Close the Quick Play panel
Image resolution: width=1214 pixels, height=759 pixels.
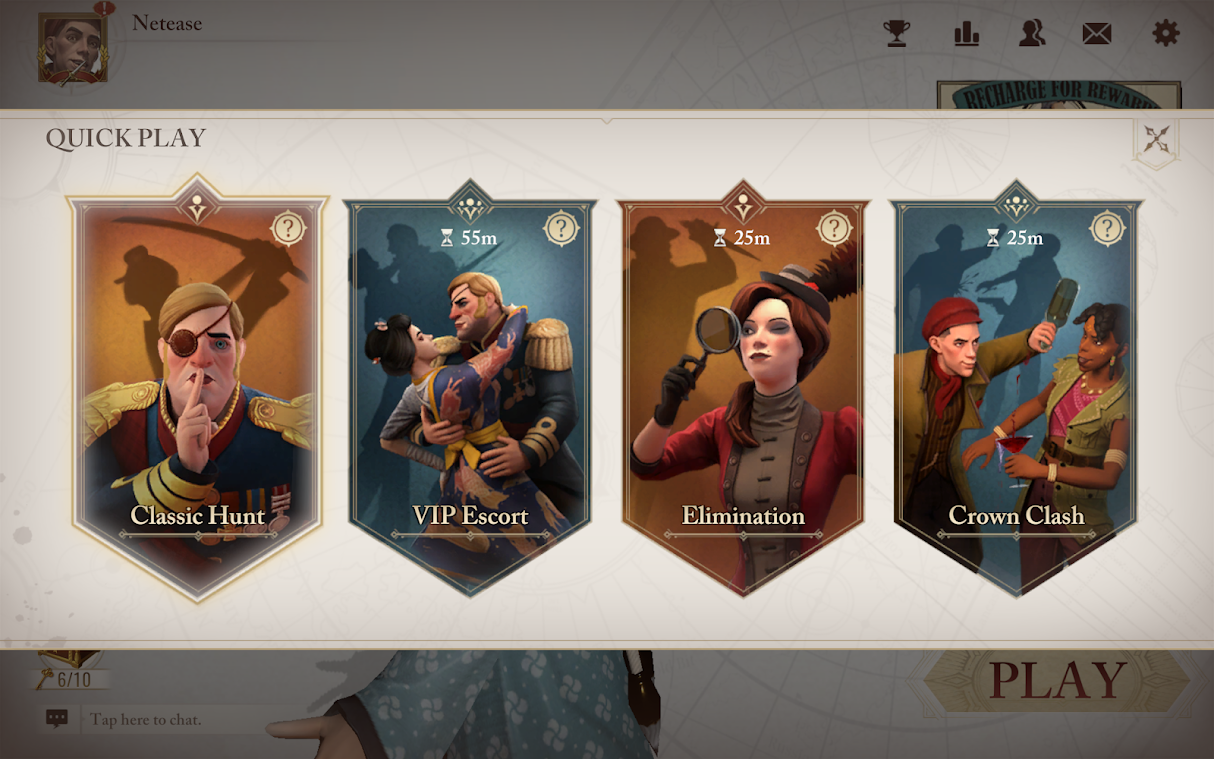(x=1157, y=140)
